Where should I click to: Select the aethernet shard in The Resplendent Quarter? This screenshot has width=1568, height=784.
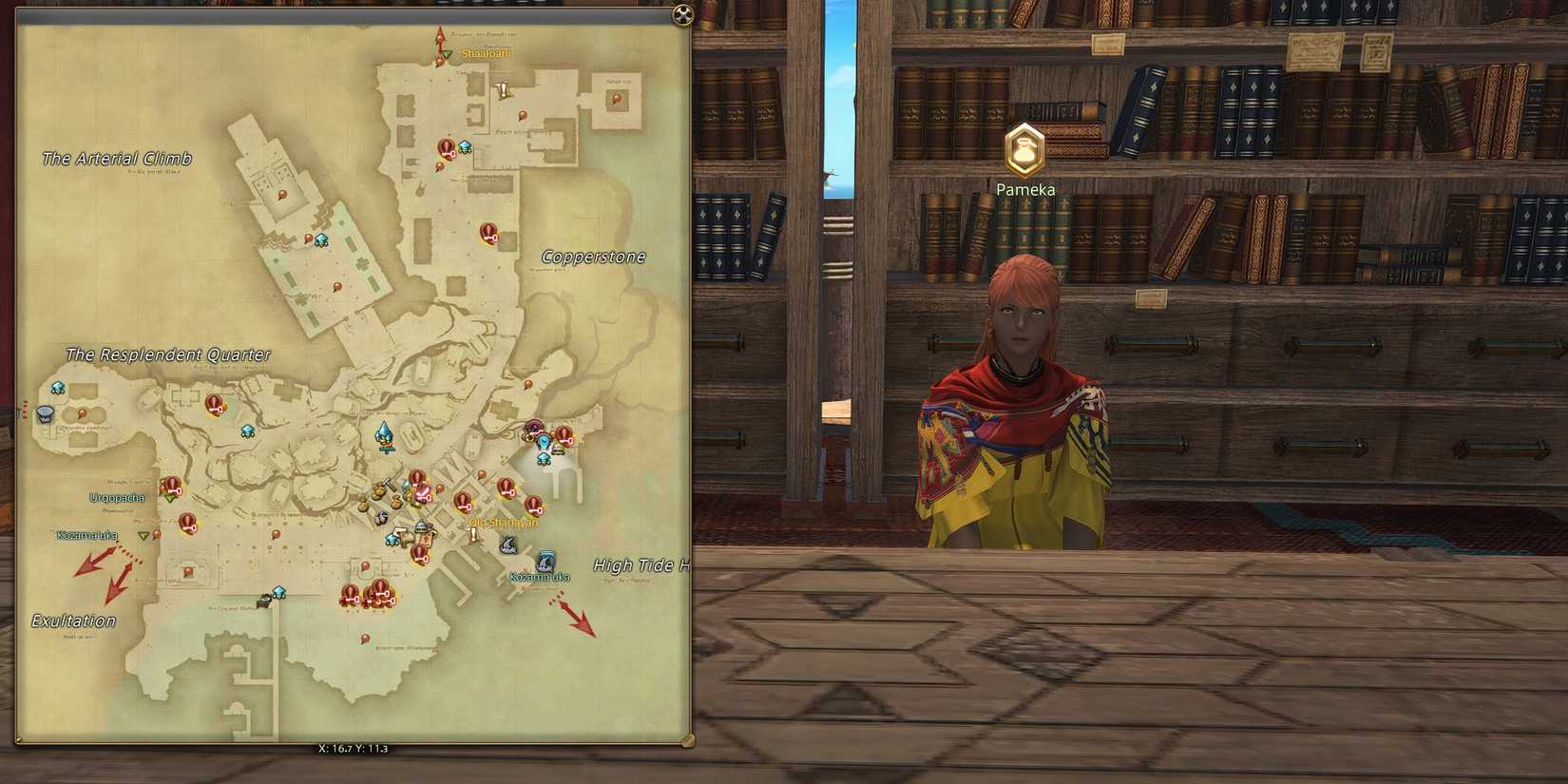coord(58,387)
